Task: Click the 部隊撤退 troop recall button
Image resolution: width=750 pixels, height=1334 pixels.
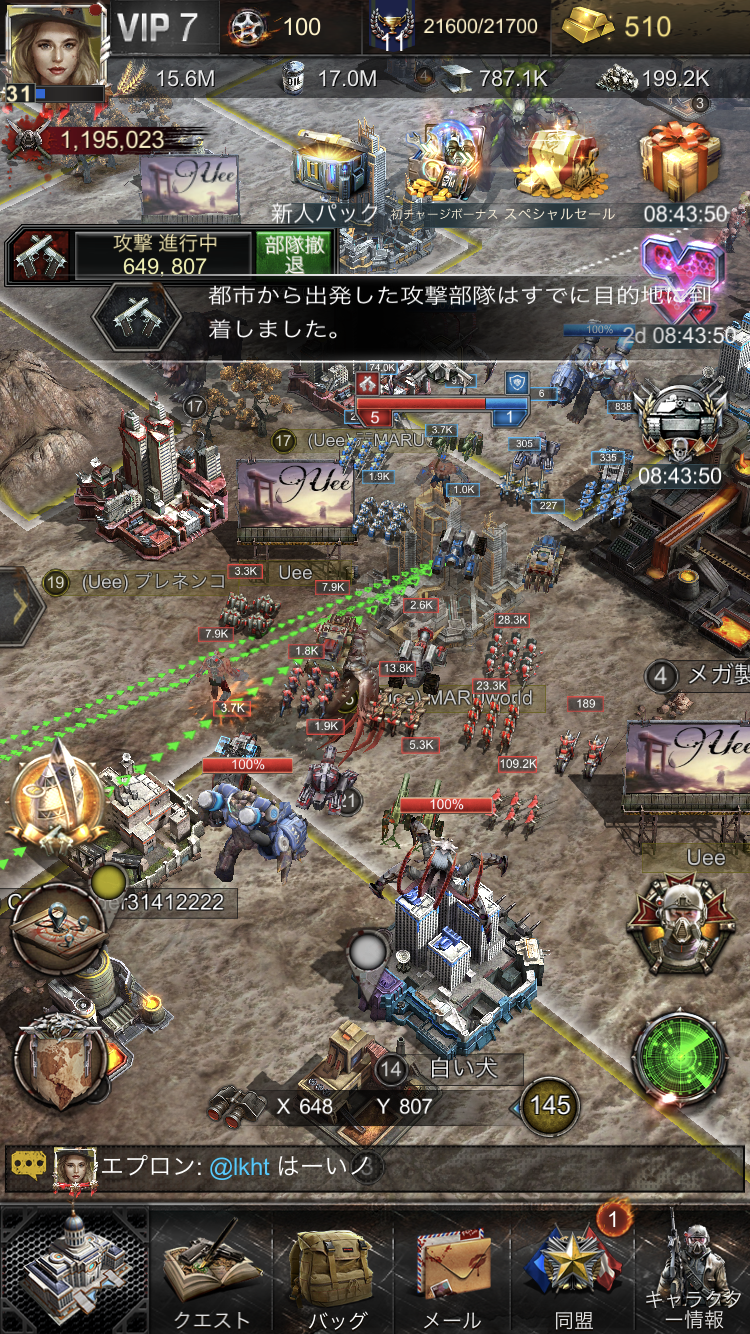Action: tap(293, 255)
